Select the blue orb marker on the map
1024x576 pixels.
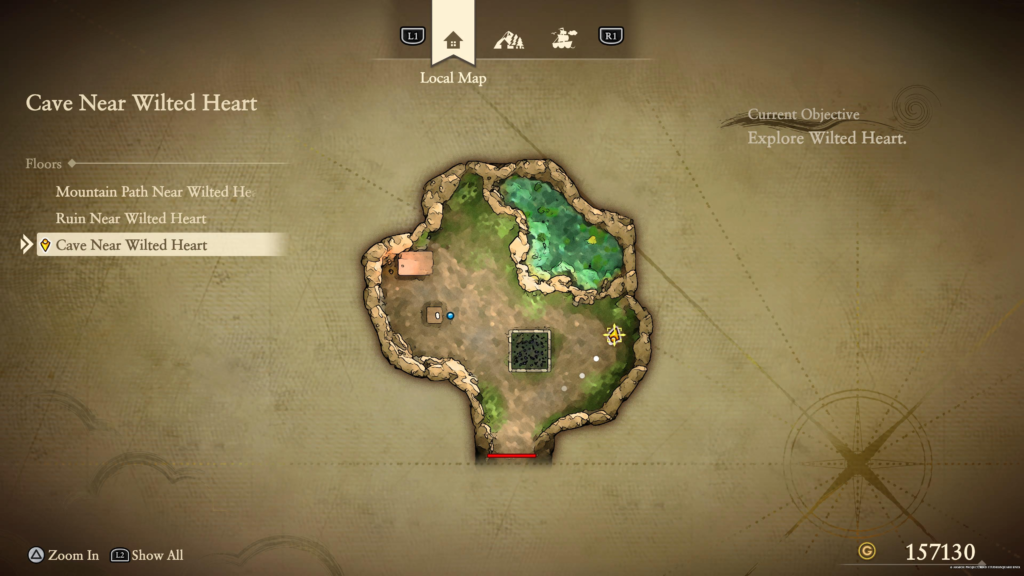(450, 315)
